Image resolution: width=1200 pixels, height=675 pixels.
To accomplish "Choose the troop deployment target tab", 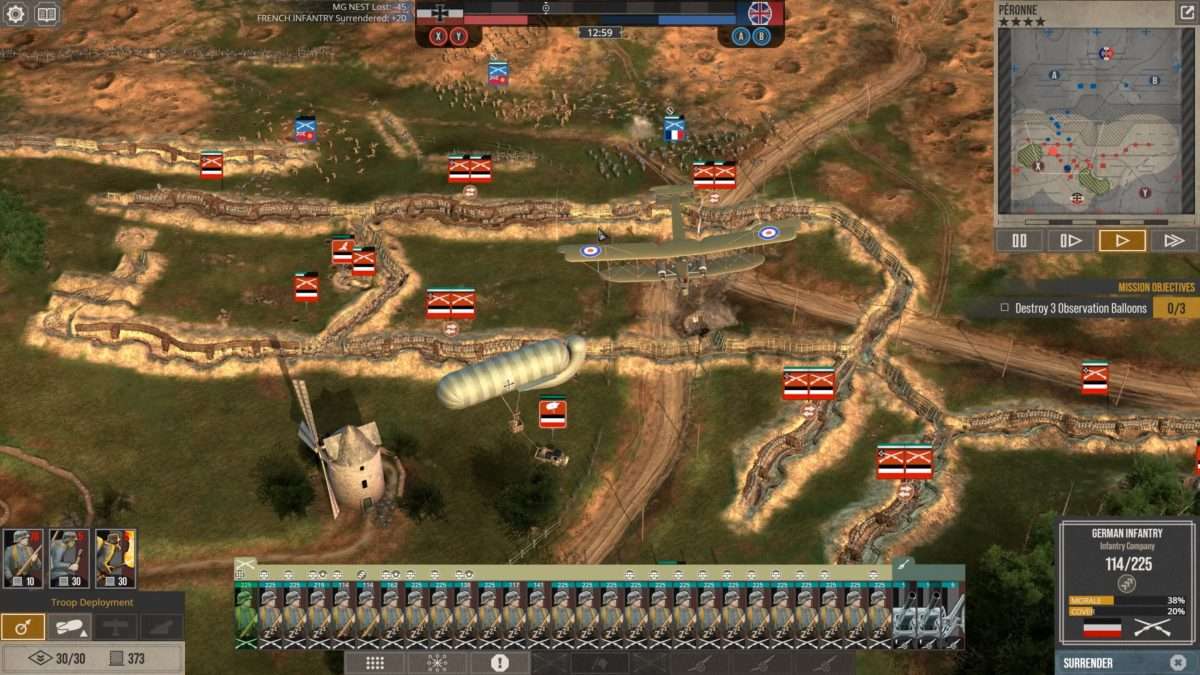I will click(x=22, y=627).
